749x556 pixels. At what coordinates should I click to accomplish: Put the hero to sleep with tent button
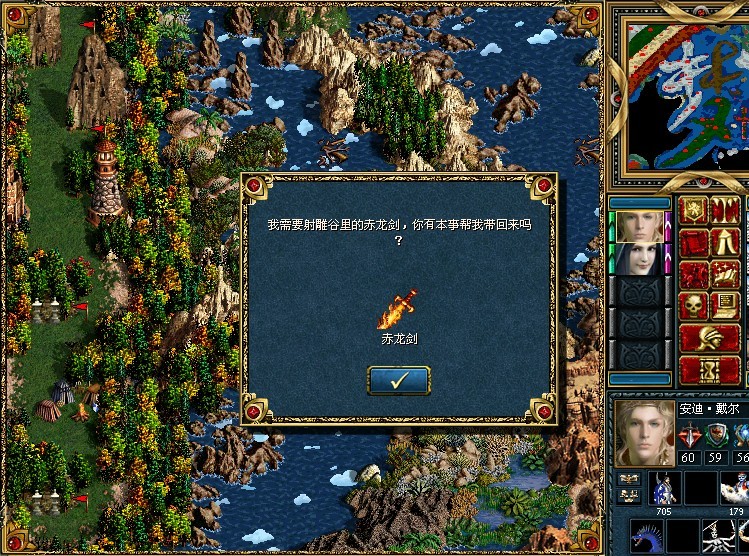pyautogui.click(x=726, y=243)
